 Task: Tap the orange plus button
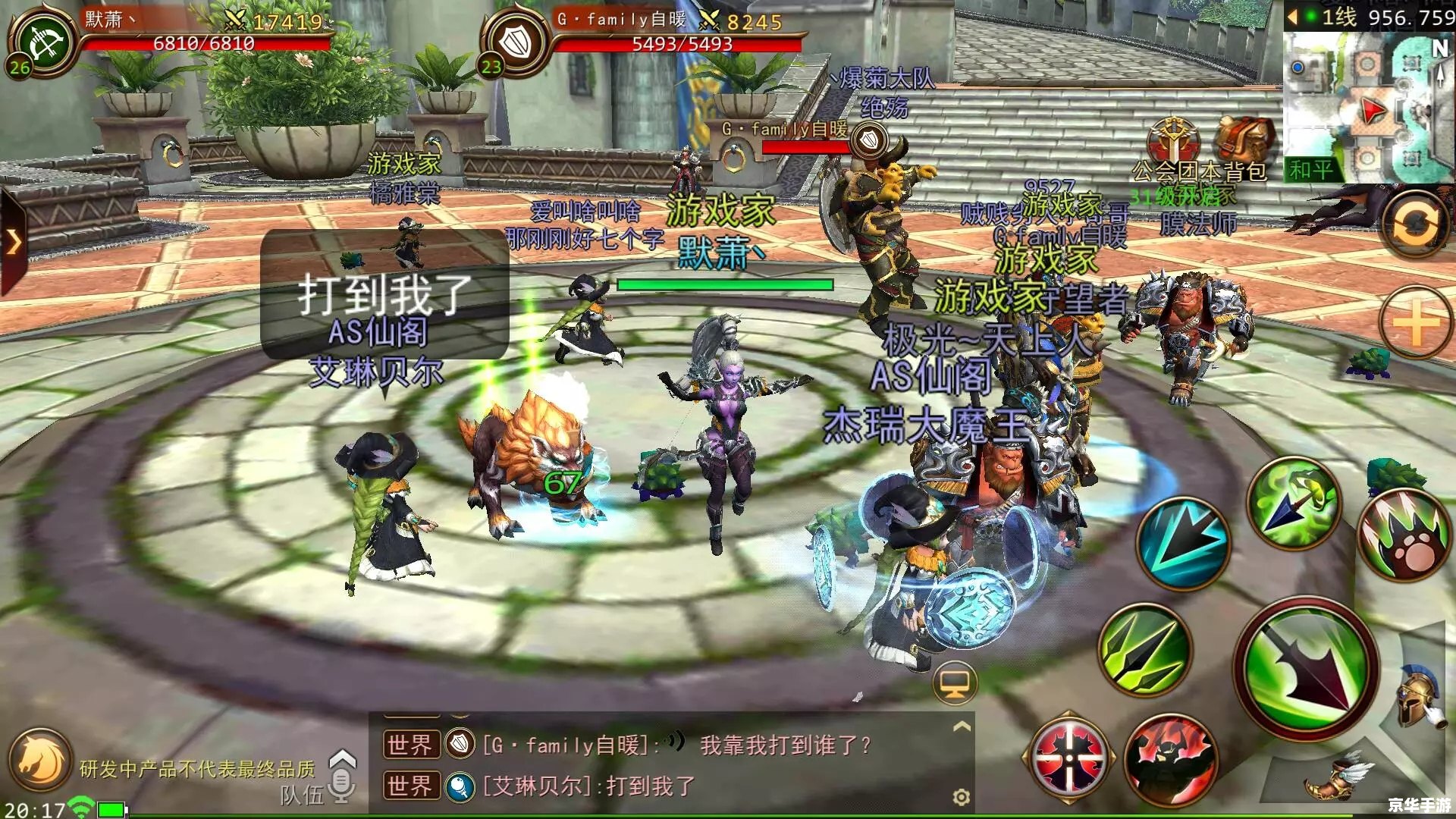click(1415, 324)
